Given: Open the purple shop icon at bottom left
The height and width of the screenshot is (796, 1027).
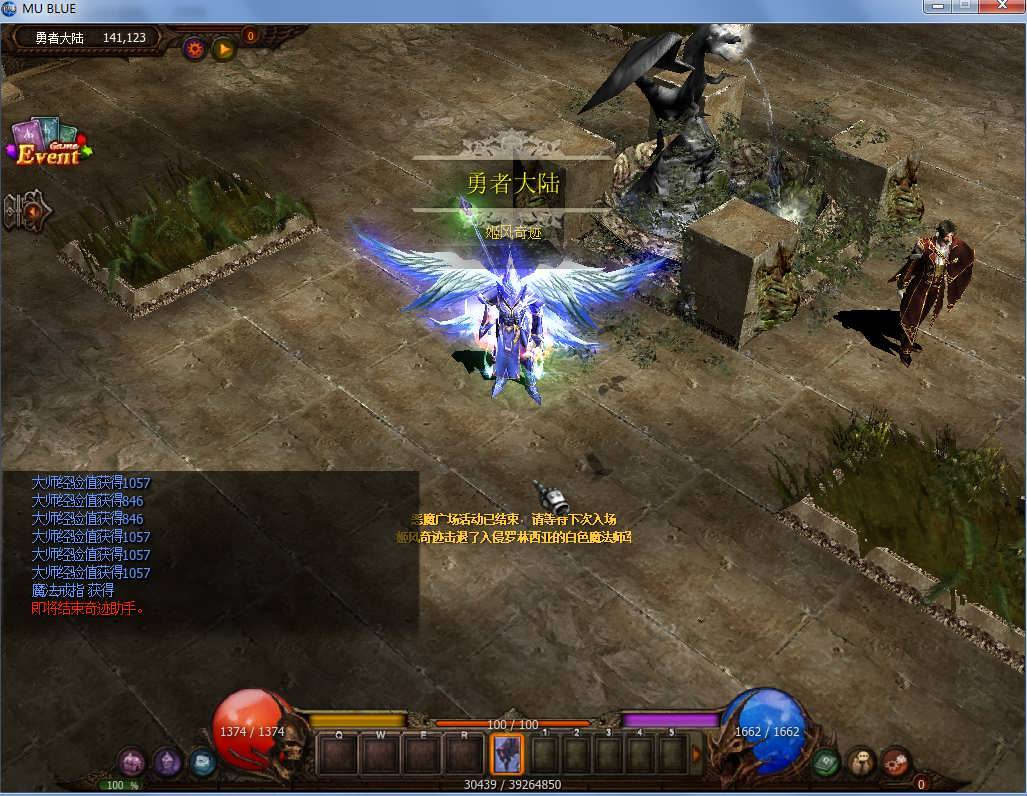Looking at the screenshot, I should point(132,762).
